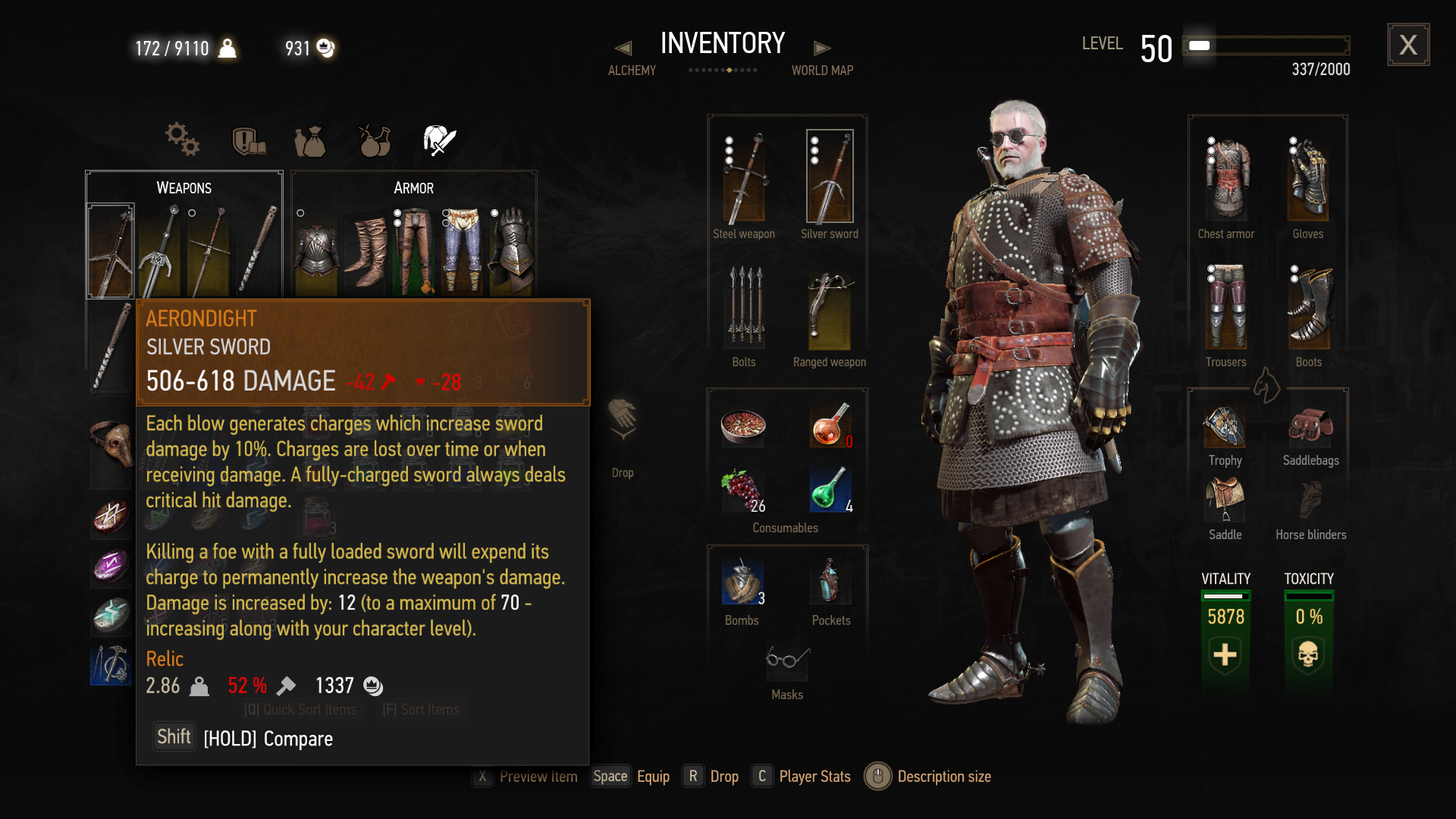Select the grapes consumable slot

pyautogui.click(x=742, y=491)
